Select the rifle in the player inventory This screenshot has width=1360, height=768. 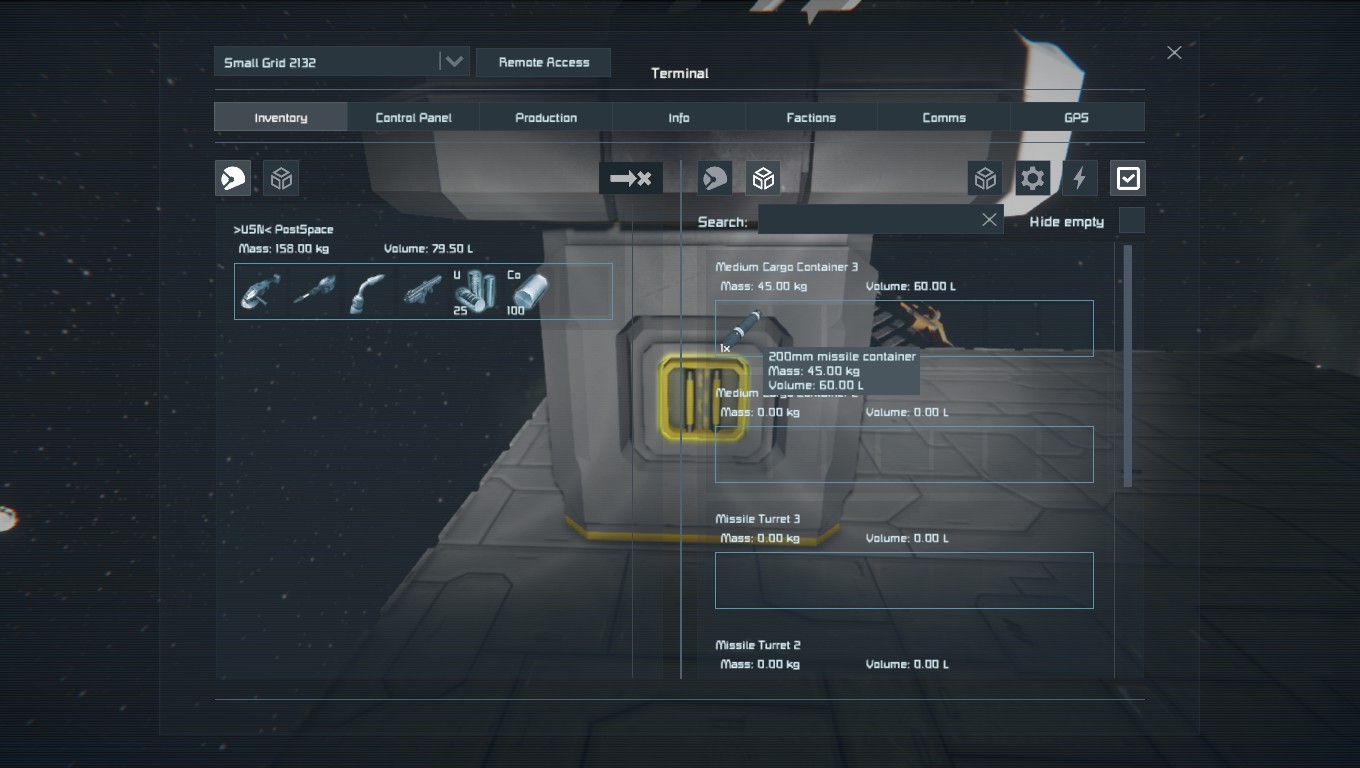click(x=422, y=291)
